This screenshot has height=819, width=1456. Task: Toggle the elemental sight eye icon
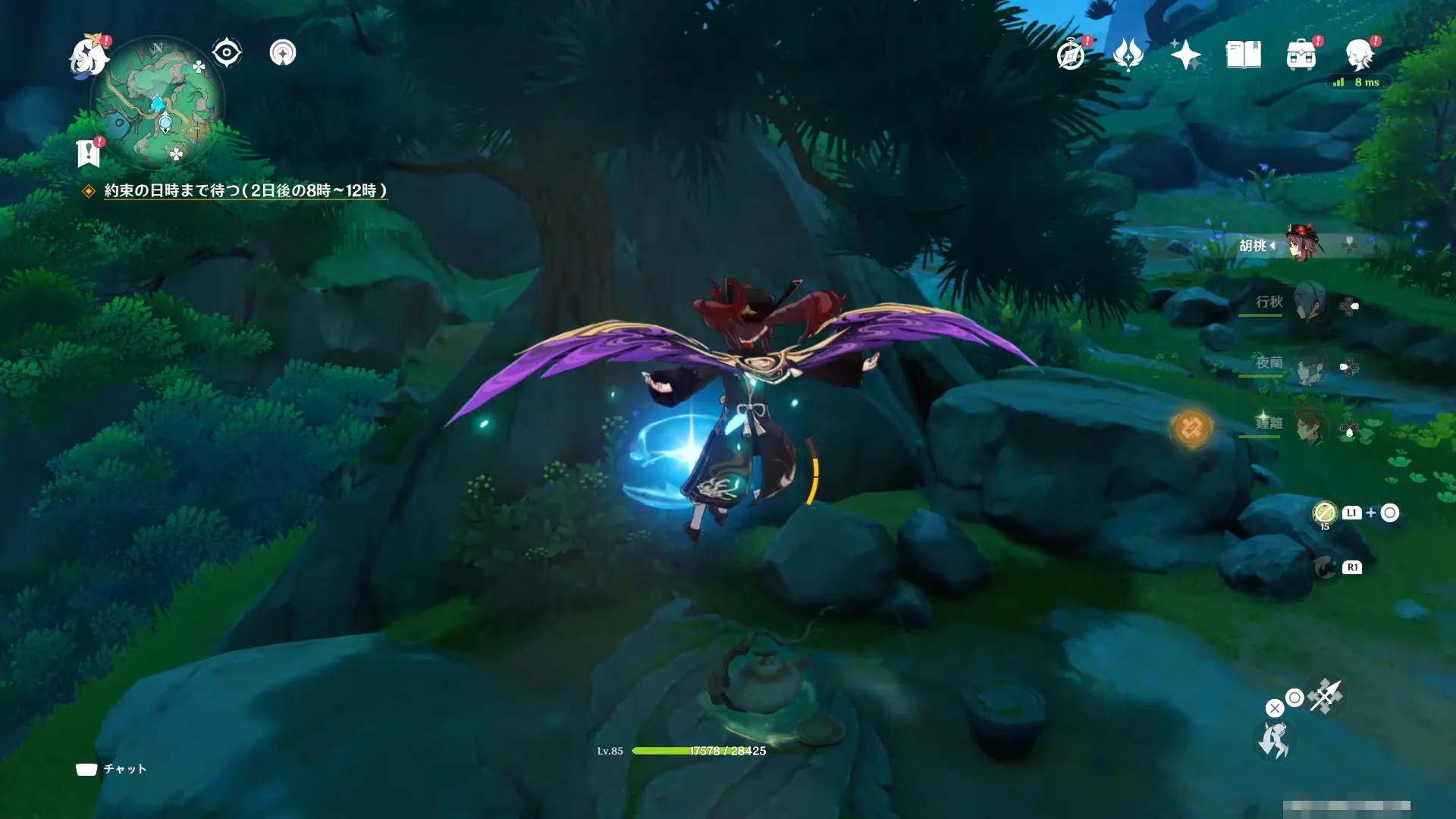227,53
